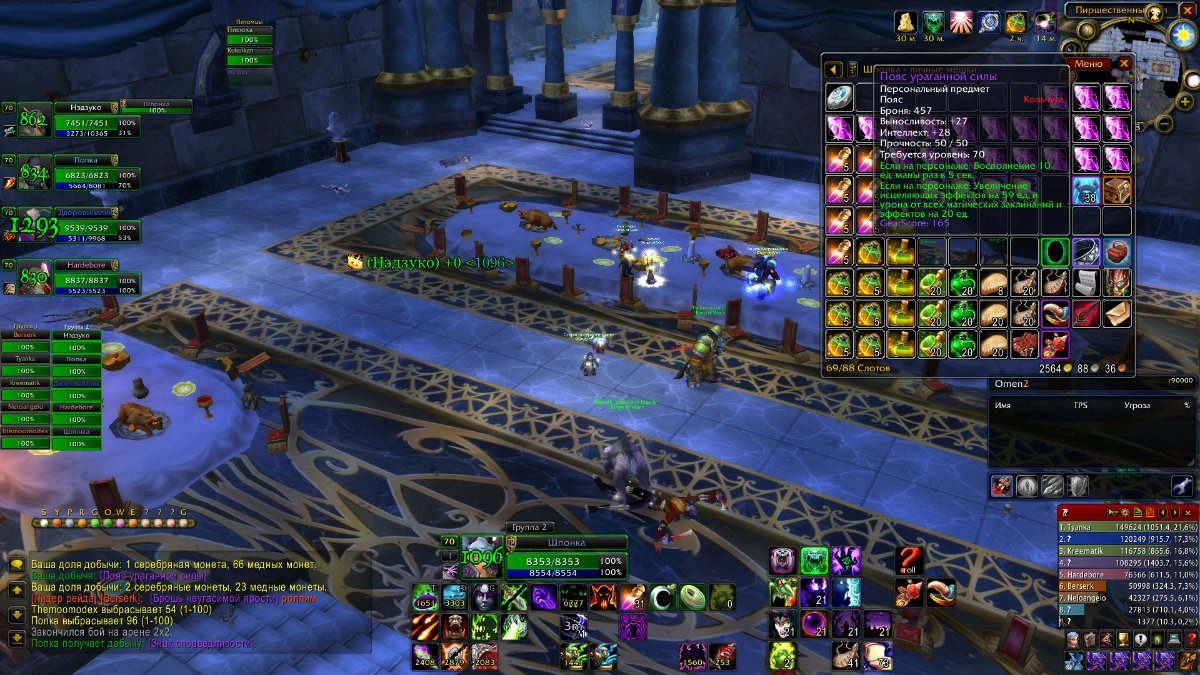Open the bag's Меню button
The height and width of the screenshot is (675, 1200).
(1088, 63)
